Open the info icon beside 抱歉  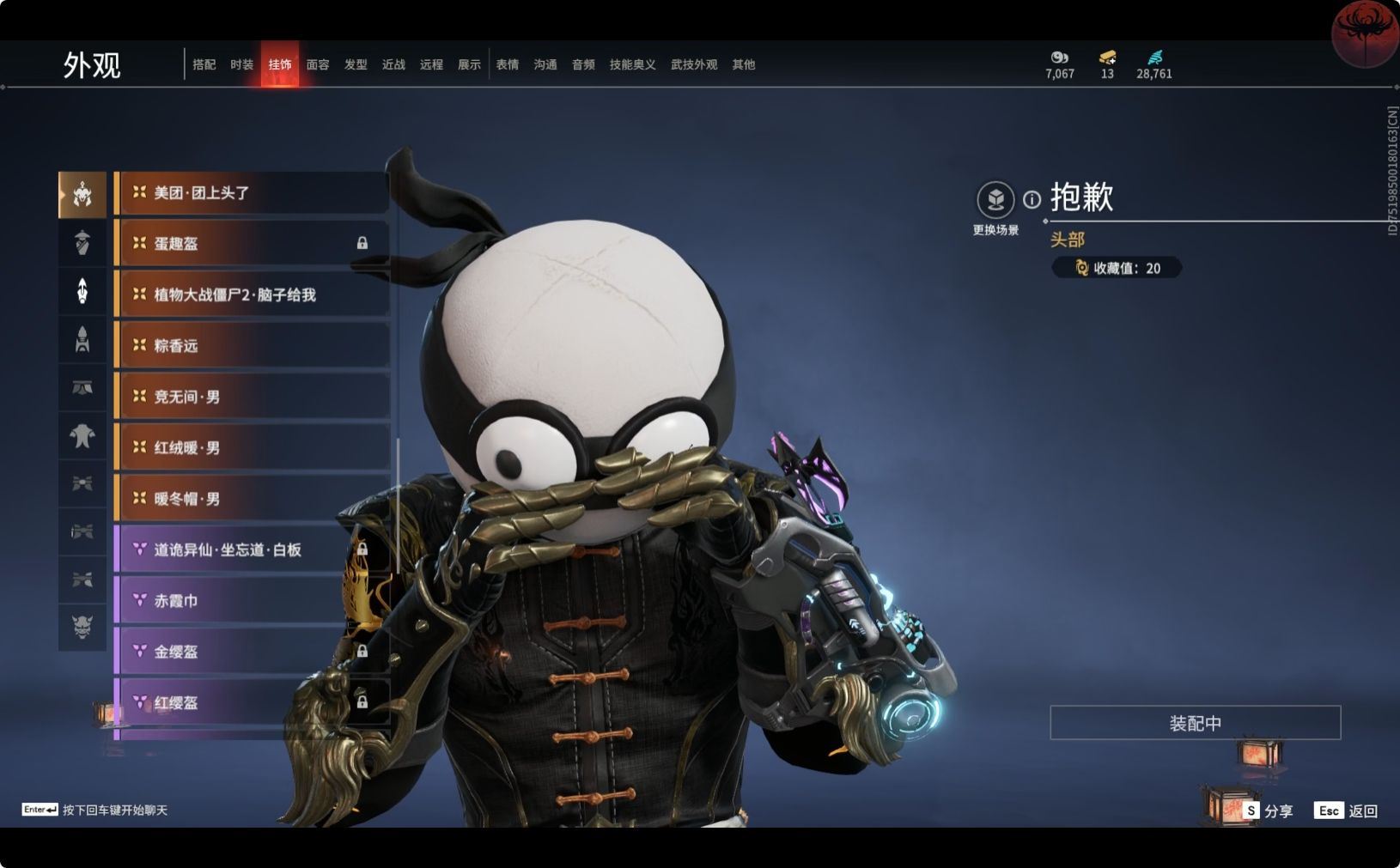[1032, 199]
